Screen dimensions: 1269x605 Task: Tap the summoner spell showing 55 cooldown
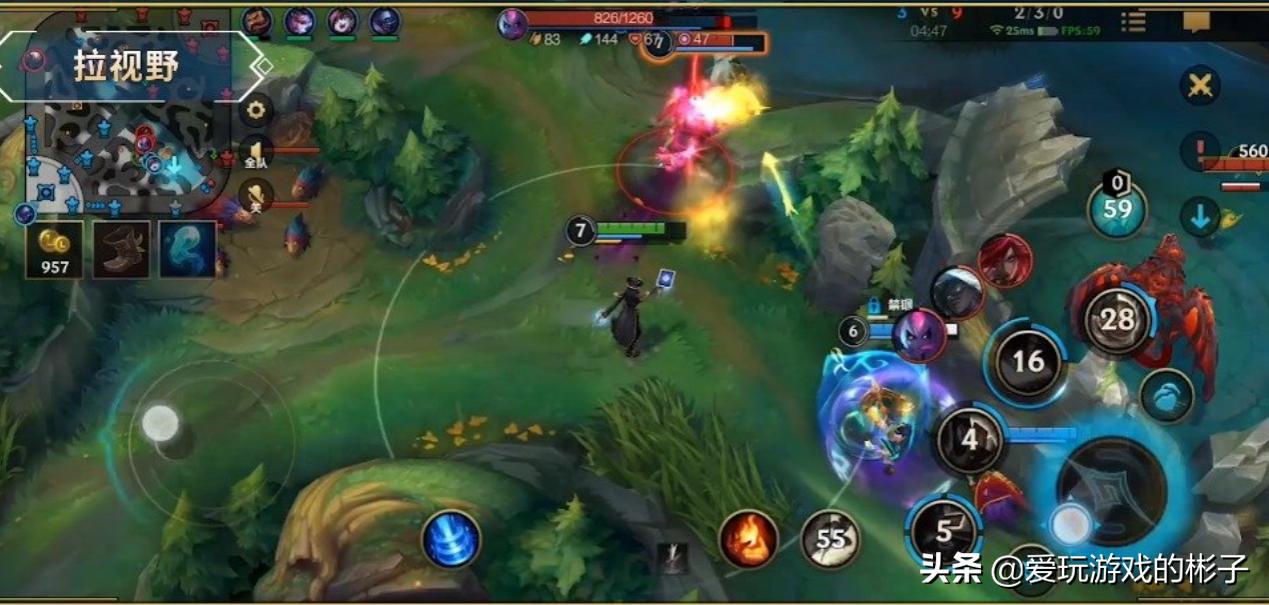831,539
